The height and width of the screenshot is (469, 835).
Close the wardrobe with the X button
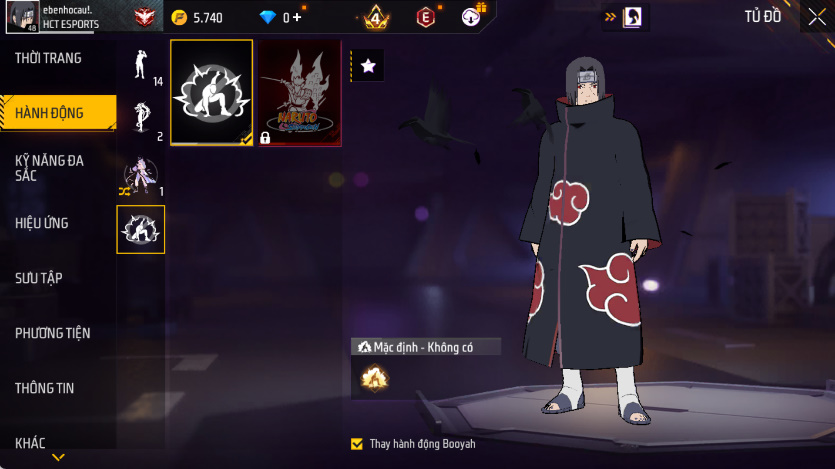tap(815, 16)
